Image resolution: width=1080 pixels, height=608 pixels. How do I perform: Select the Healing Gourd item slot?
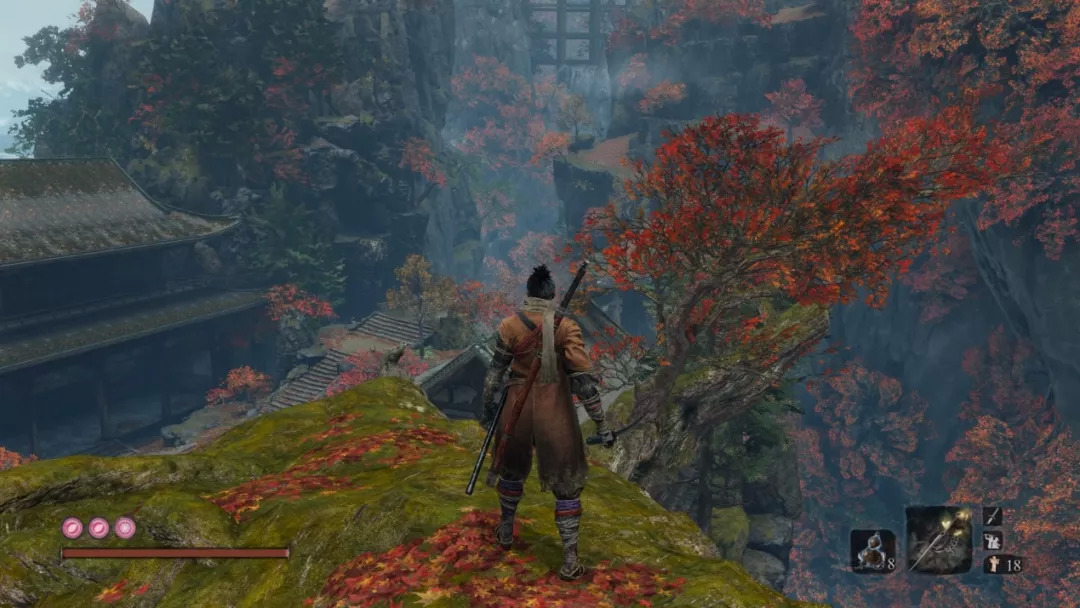pyautogui.click(x=871, y=550)
